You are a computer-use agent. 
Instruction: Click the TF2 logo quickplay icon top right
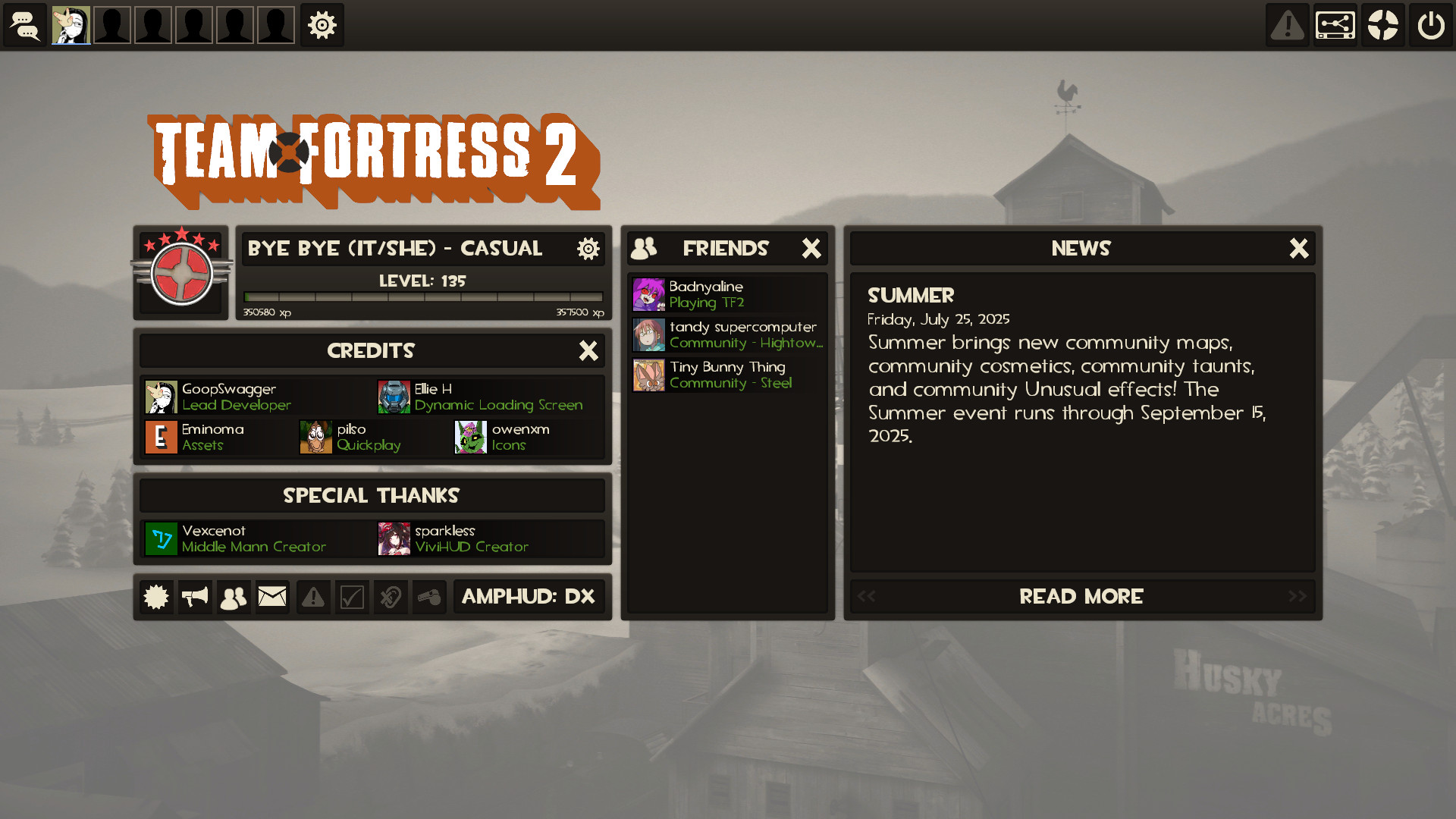[x=1382, y=24]
